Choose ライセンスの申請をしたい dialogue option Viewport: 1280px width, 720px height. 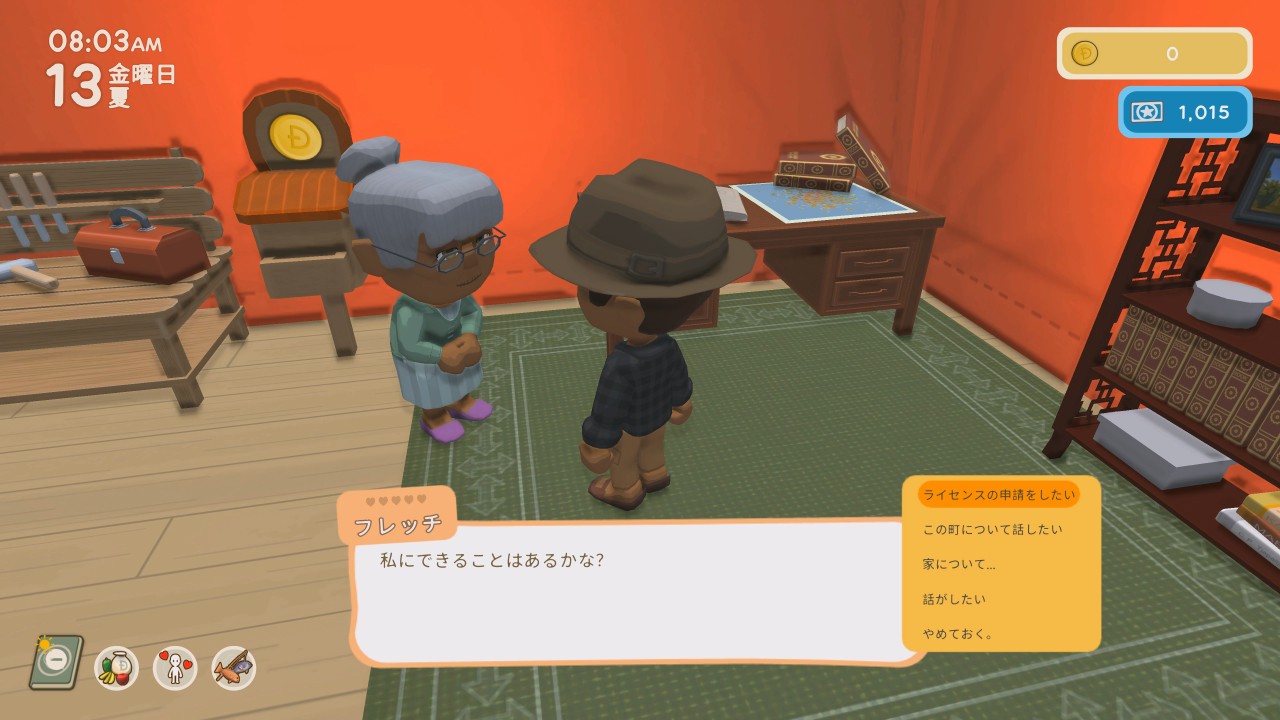tap(998, 494)
